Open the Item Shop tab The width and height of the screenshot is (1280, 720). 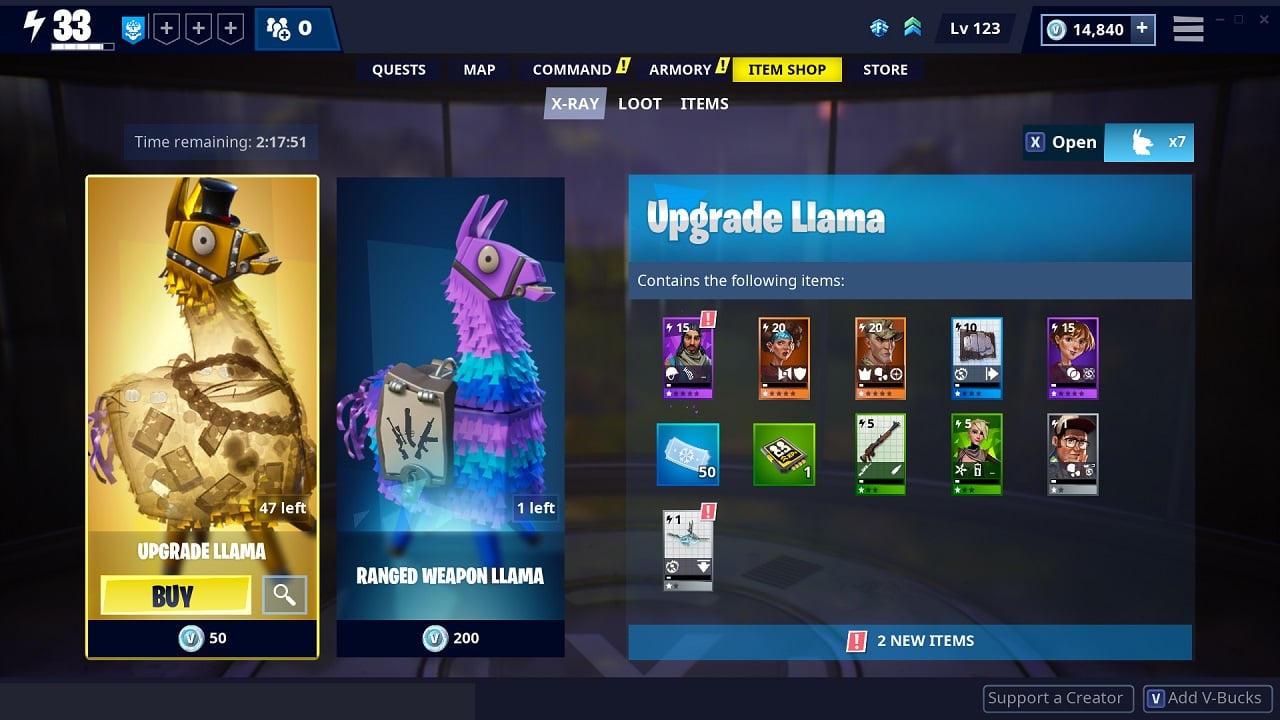[x=787, y=69]
